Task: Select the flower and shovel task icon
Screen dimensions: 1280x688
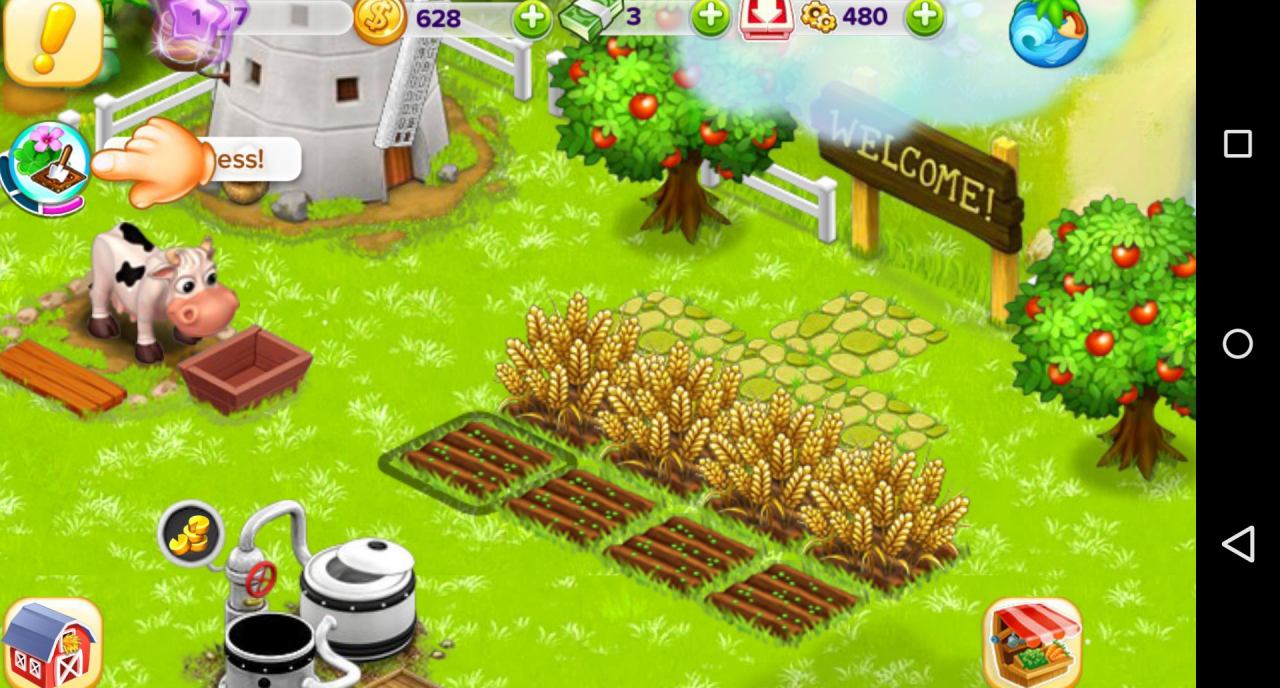Action: click(50, 165)
